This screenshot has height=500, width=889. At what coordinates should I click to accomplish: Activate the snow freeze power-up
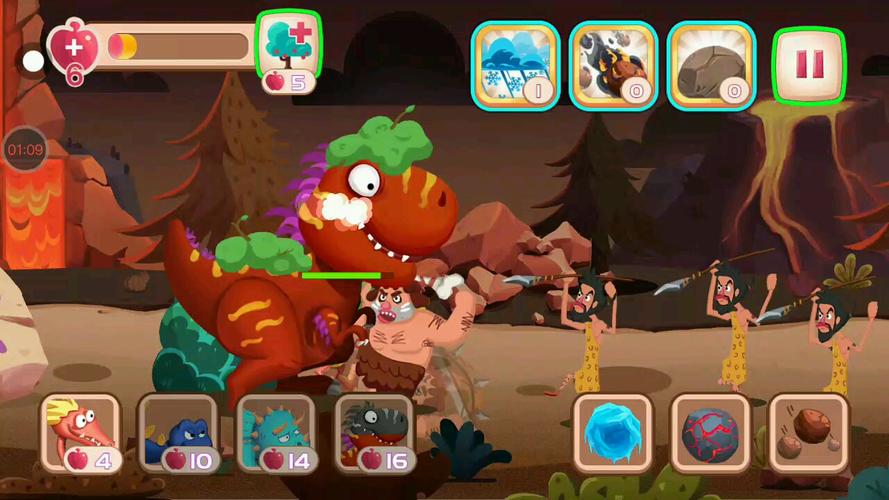pos(514,65)
